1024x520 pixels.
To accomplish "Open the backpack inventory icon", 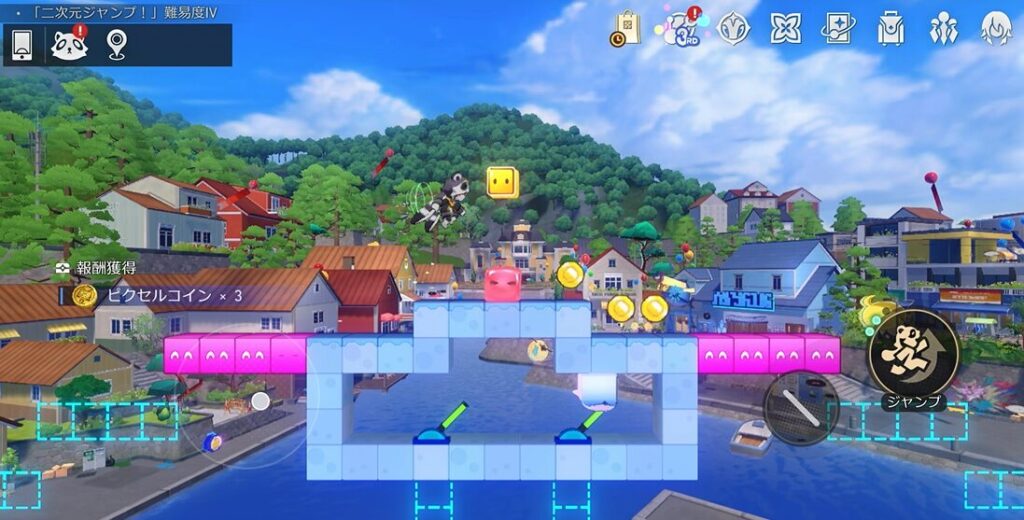I will tap(890, 28).
